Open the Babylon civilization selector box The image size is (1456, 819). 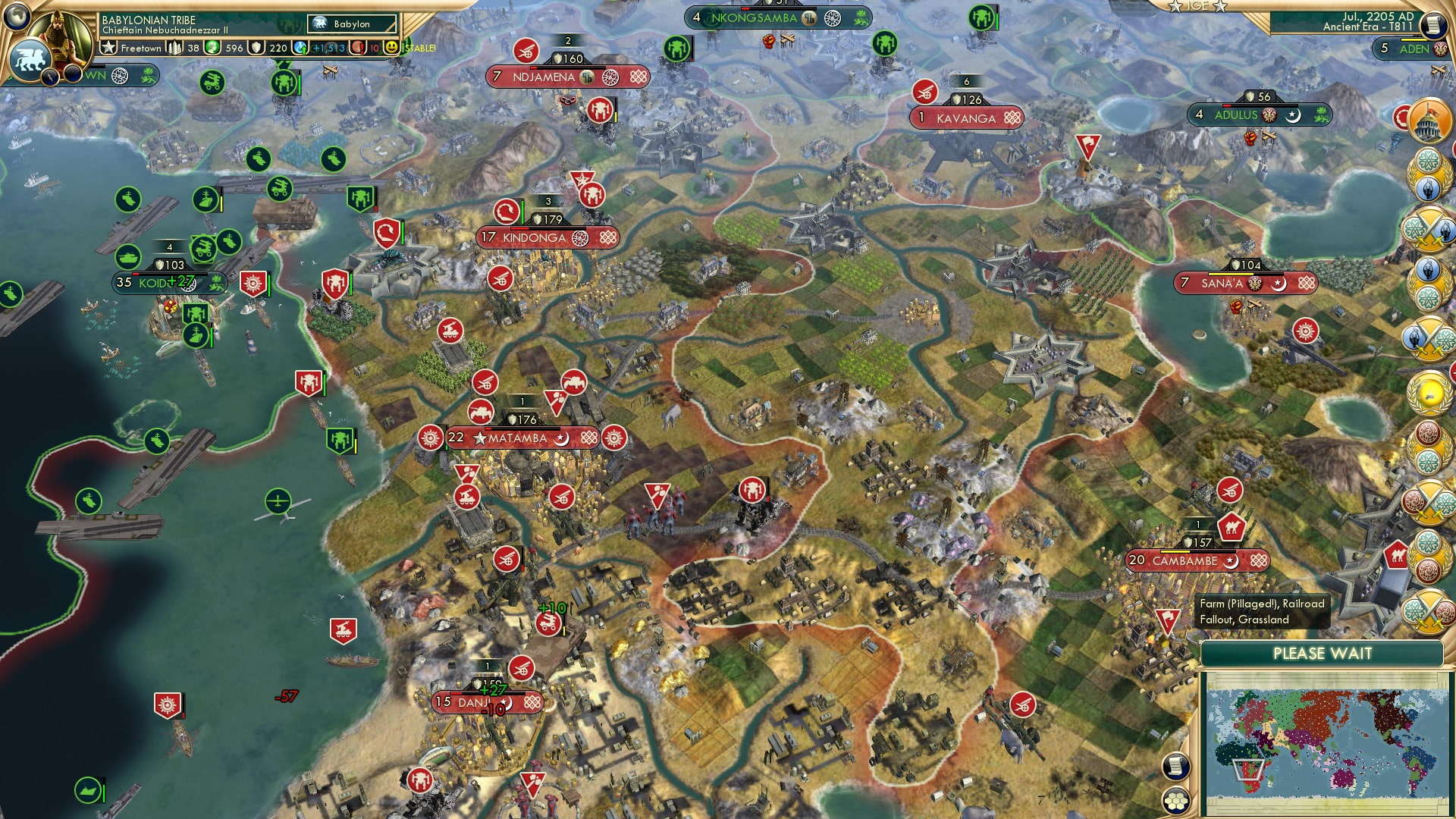pyautogui.click(x=350, y=24)
